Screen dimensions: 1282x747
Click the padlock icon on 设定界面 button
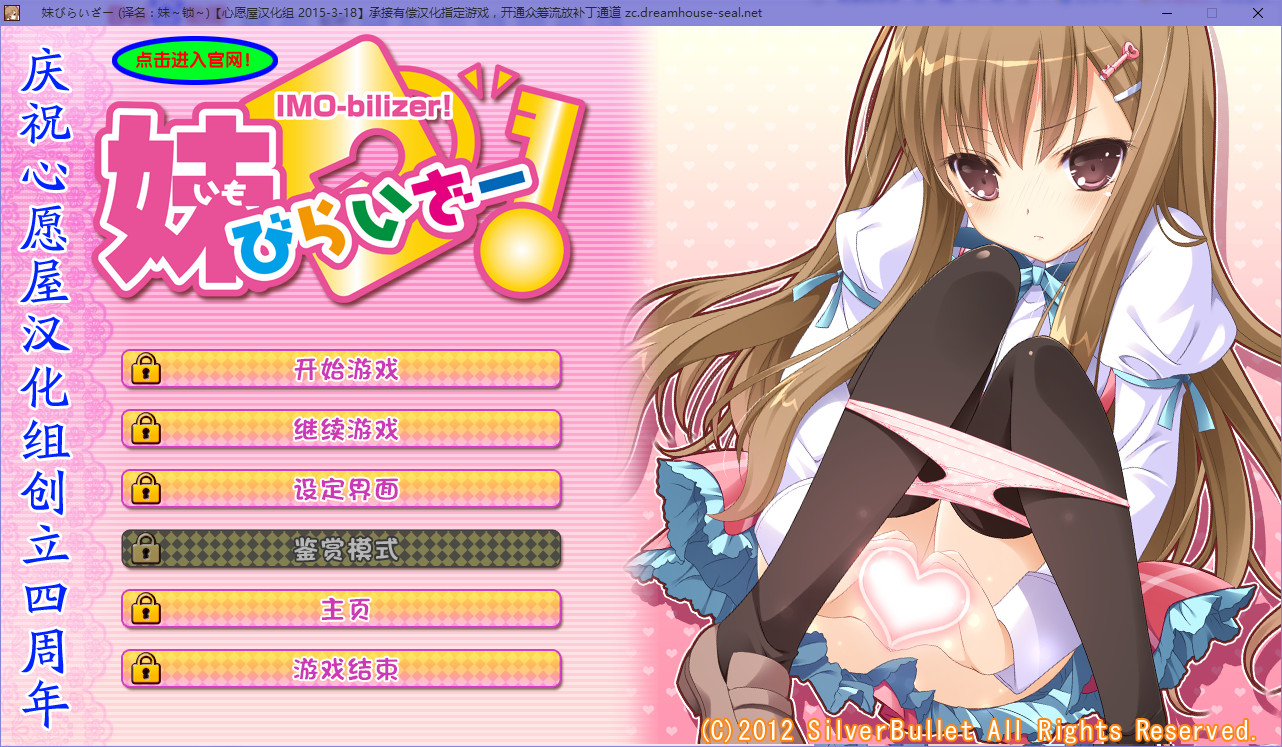tap(146, 489)
